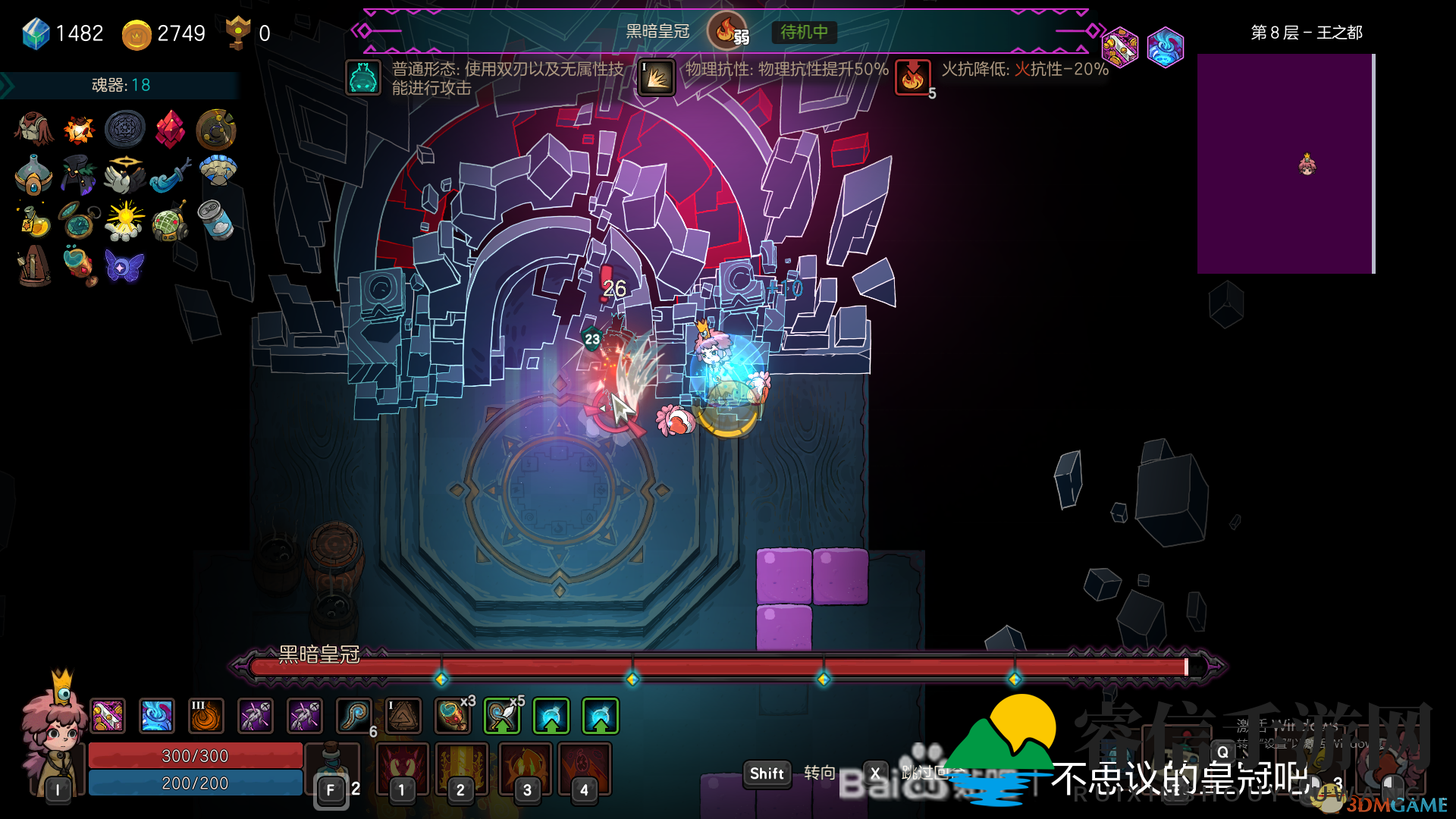
Task: Click the metronome relic icon
Action: click(34, 266)
